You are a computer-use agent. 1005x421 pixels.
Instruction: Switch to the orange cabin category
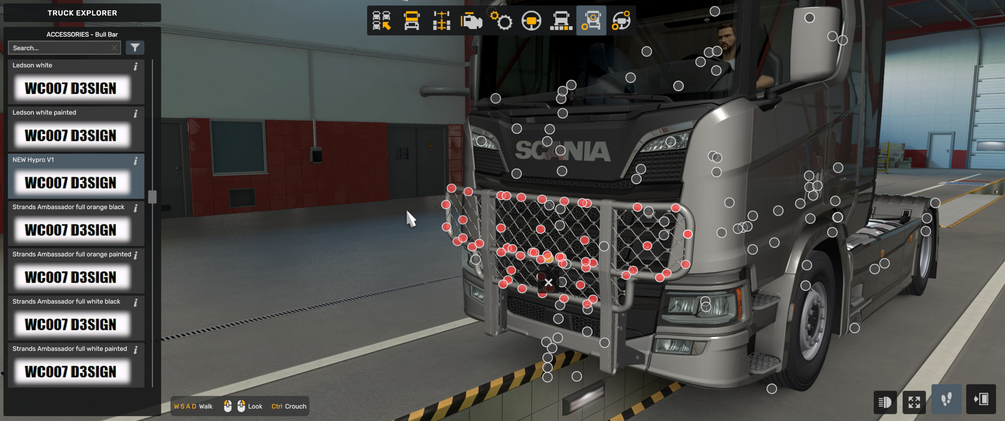click(411, 21)
